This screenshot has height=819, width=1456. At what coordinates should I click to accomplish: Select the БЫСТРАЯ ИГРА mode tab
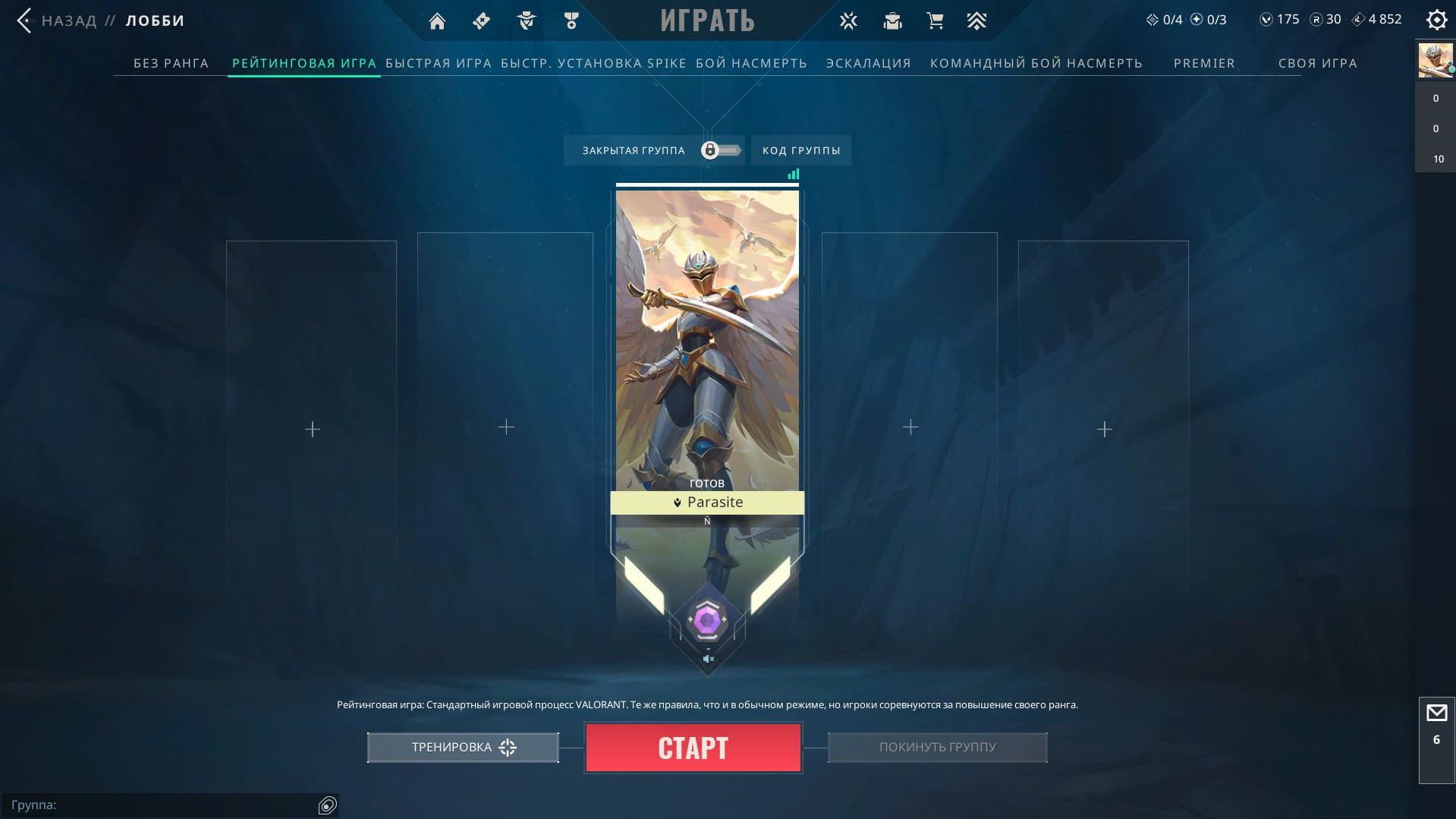click(439, 63)
